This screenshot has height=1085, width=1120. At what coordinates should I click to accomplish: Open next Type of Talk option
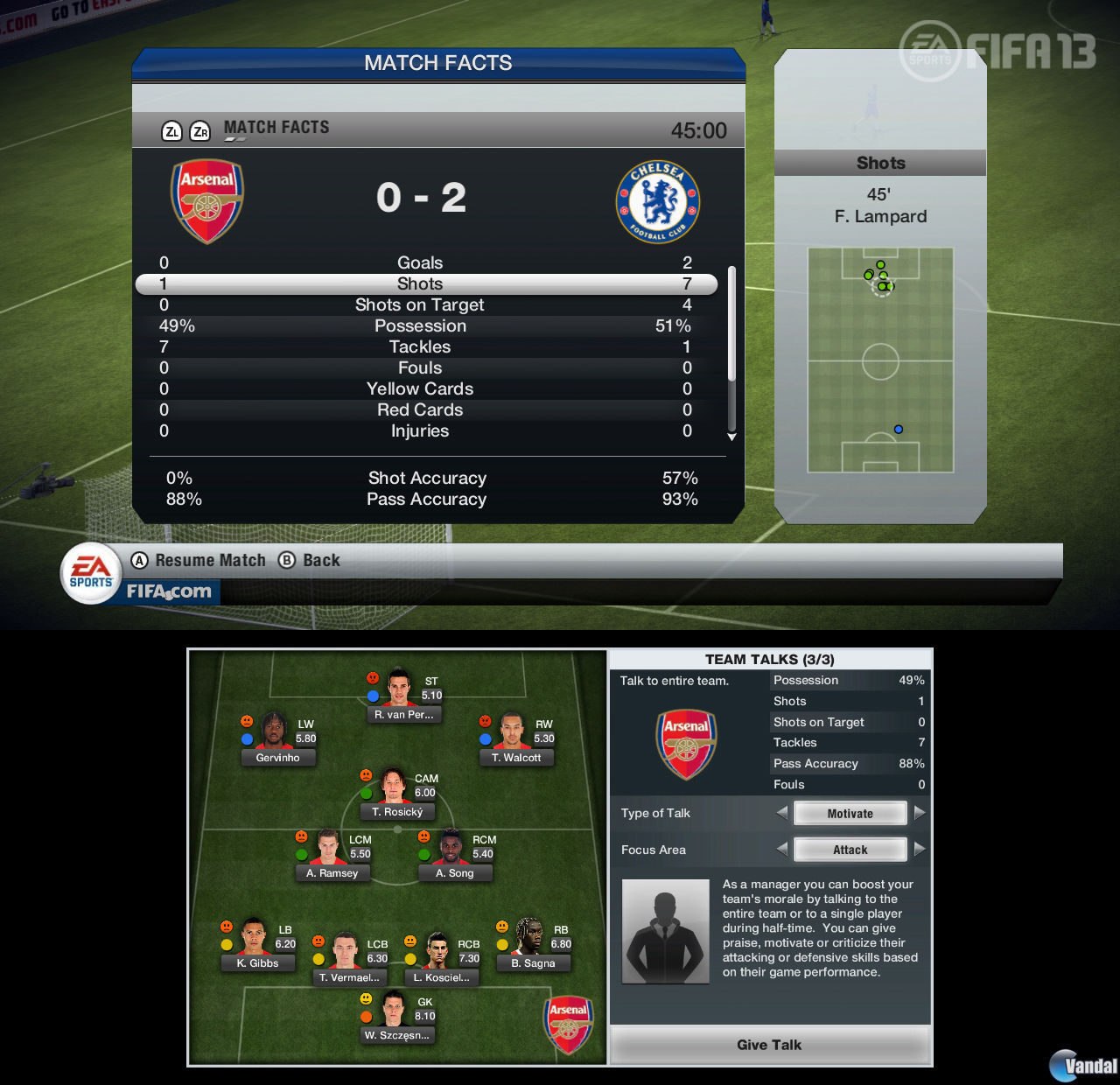click(919, 813)
